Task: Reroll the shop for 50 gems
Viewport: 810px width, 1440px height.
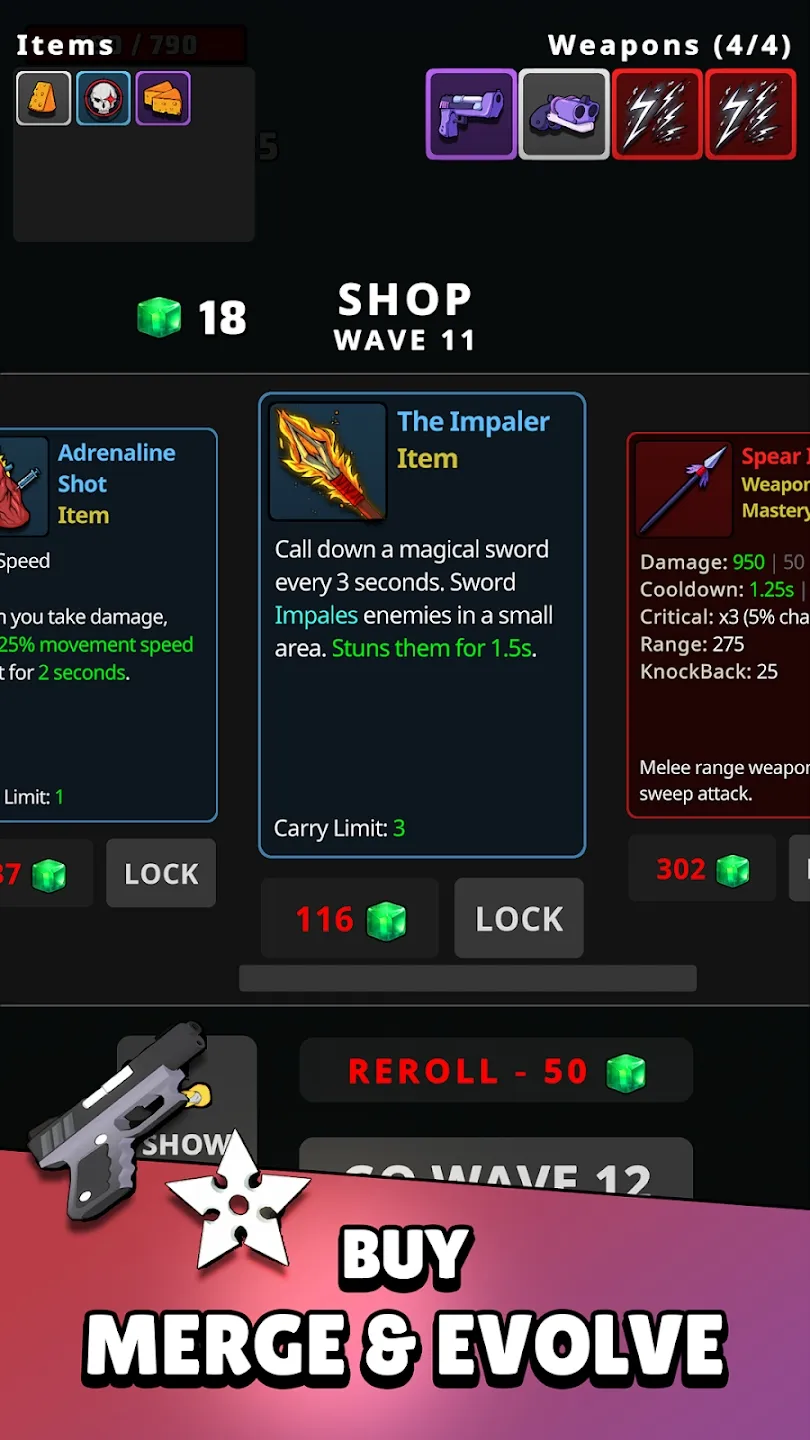Action: point(496,1071)
